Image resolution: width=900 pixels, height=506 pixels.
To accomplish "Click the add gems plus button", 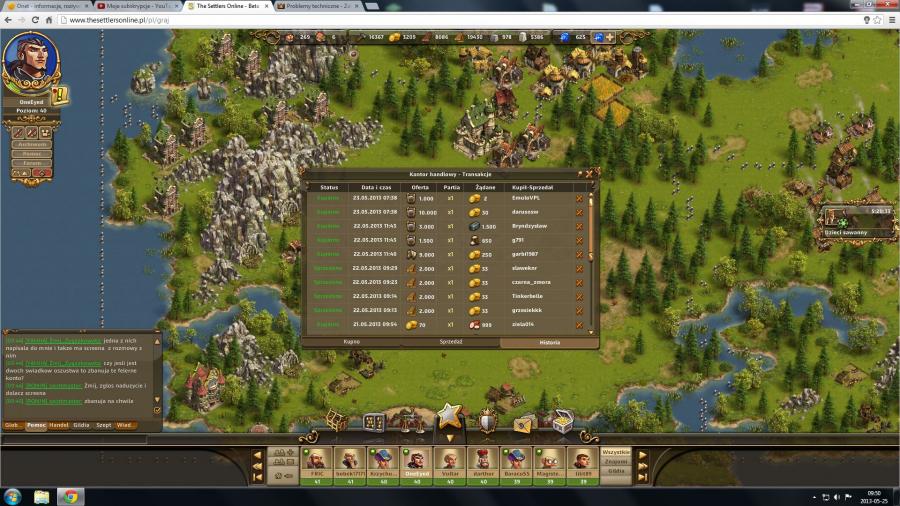I will click(x=609, y=37).
